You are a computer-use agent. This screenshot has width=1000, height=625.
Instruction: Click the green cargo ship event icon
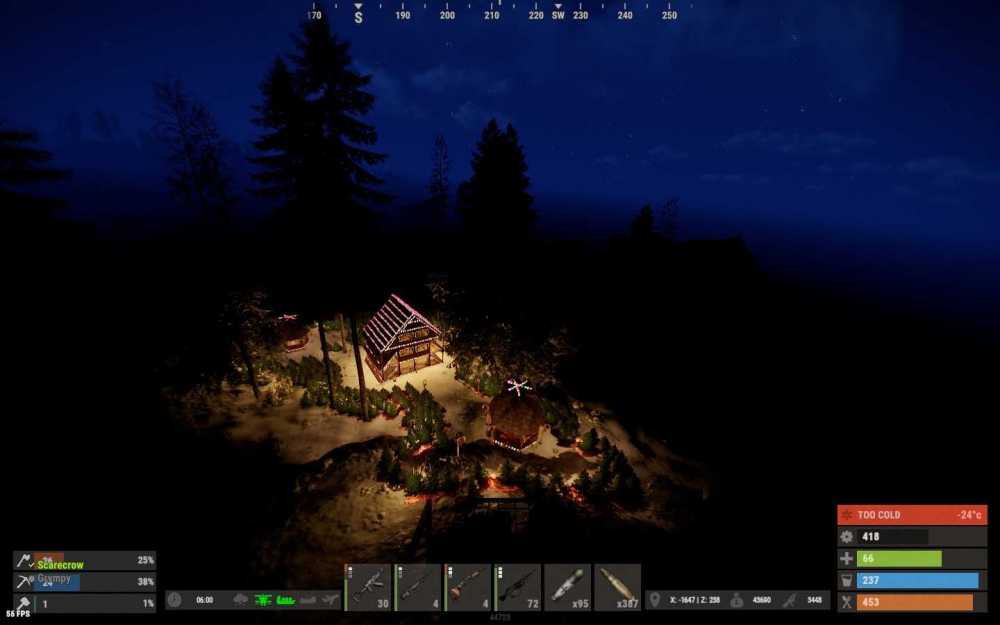pos(285,600)
